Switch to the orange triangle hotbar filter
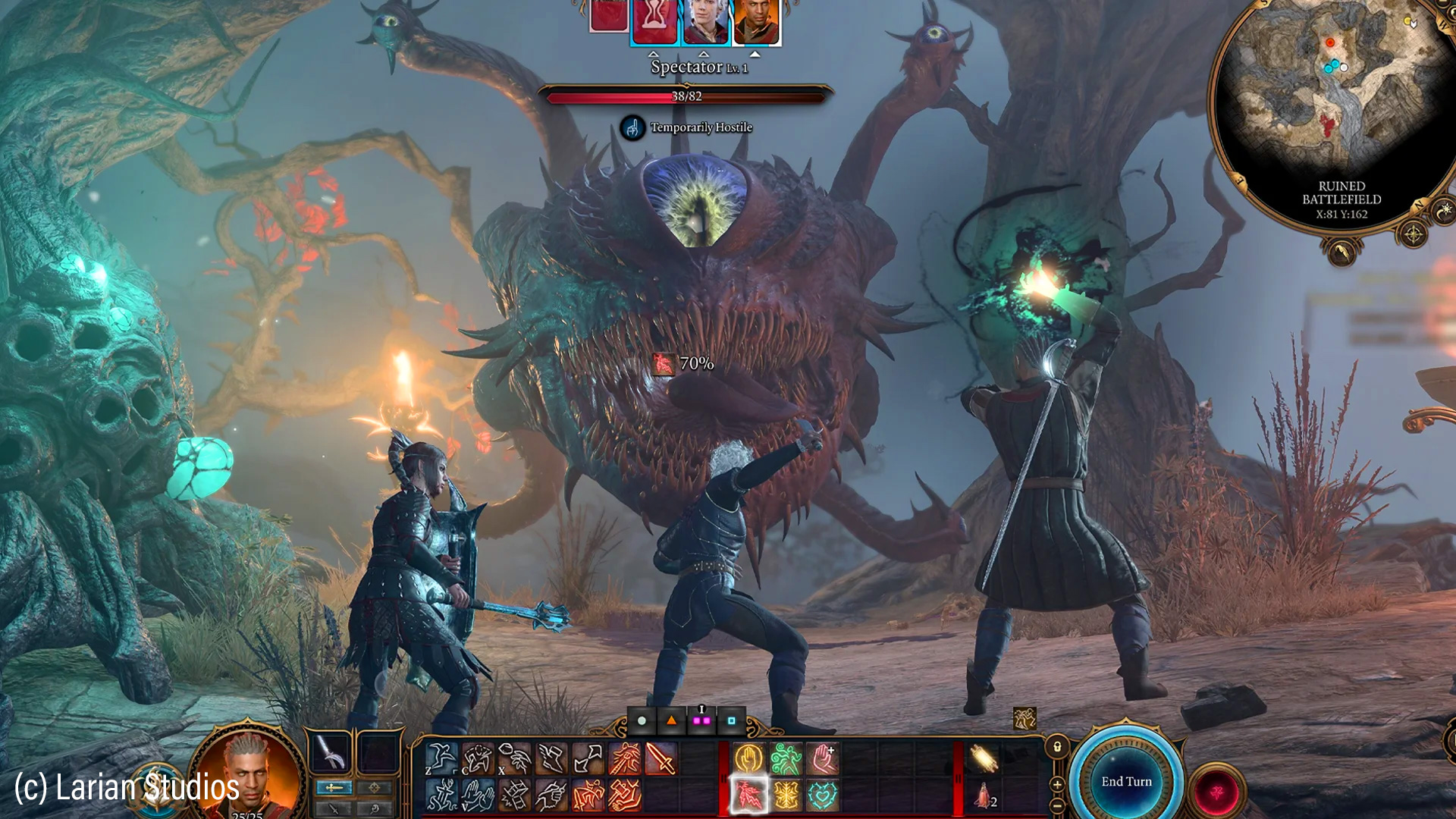The width and height of the screenshot is (1456, 819). [671, 720]
